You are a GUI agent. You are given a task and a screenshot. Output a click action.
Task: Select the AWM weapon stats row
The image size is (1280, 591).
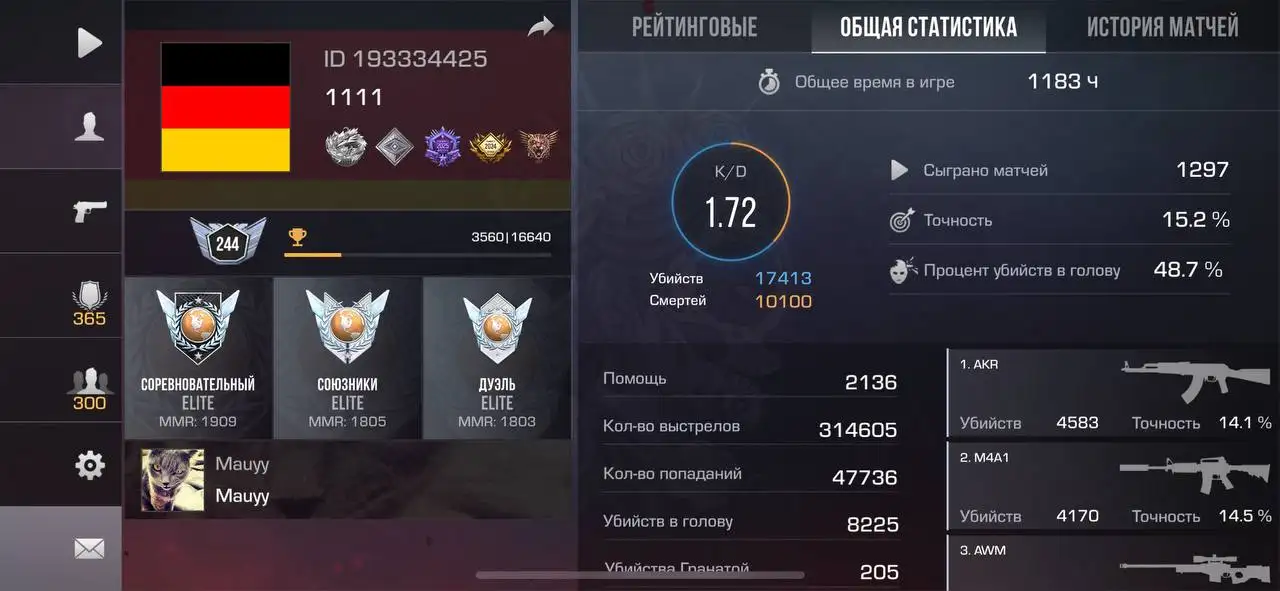click(1114, 563)
